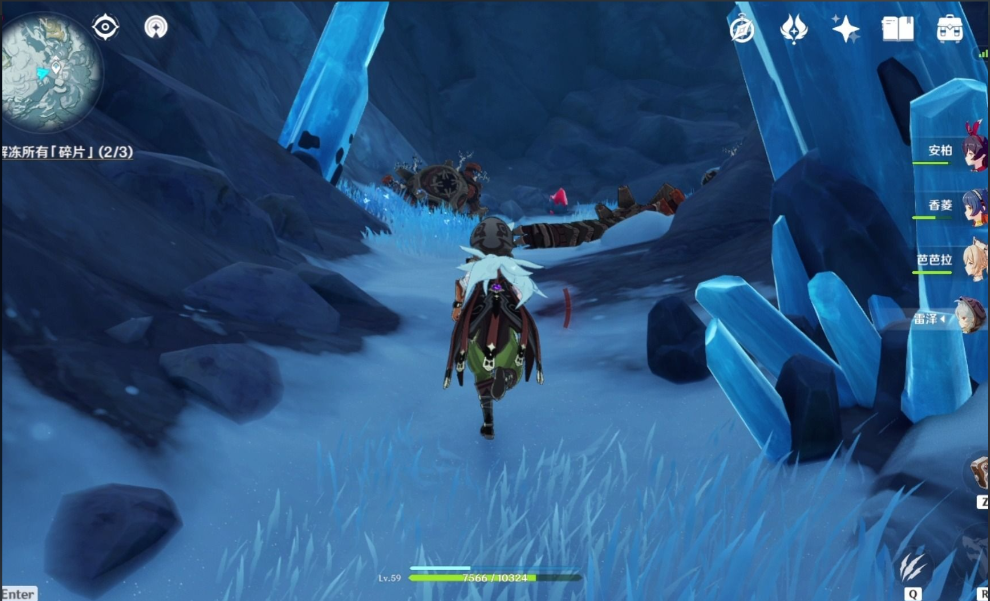This screenshot has width=990, height=601.
Task: Open the winged emblem icon menu
Action: [x=794, y=30]
